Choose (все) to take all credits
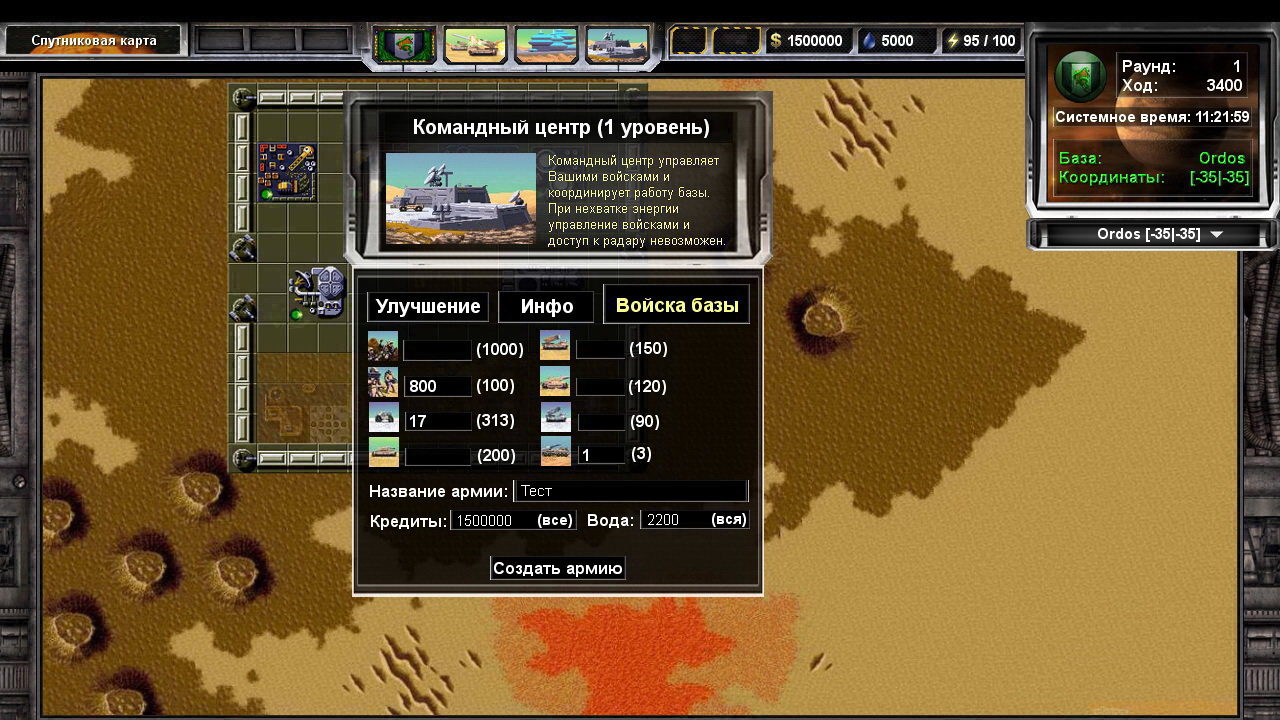 point(555,520)
